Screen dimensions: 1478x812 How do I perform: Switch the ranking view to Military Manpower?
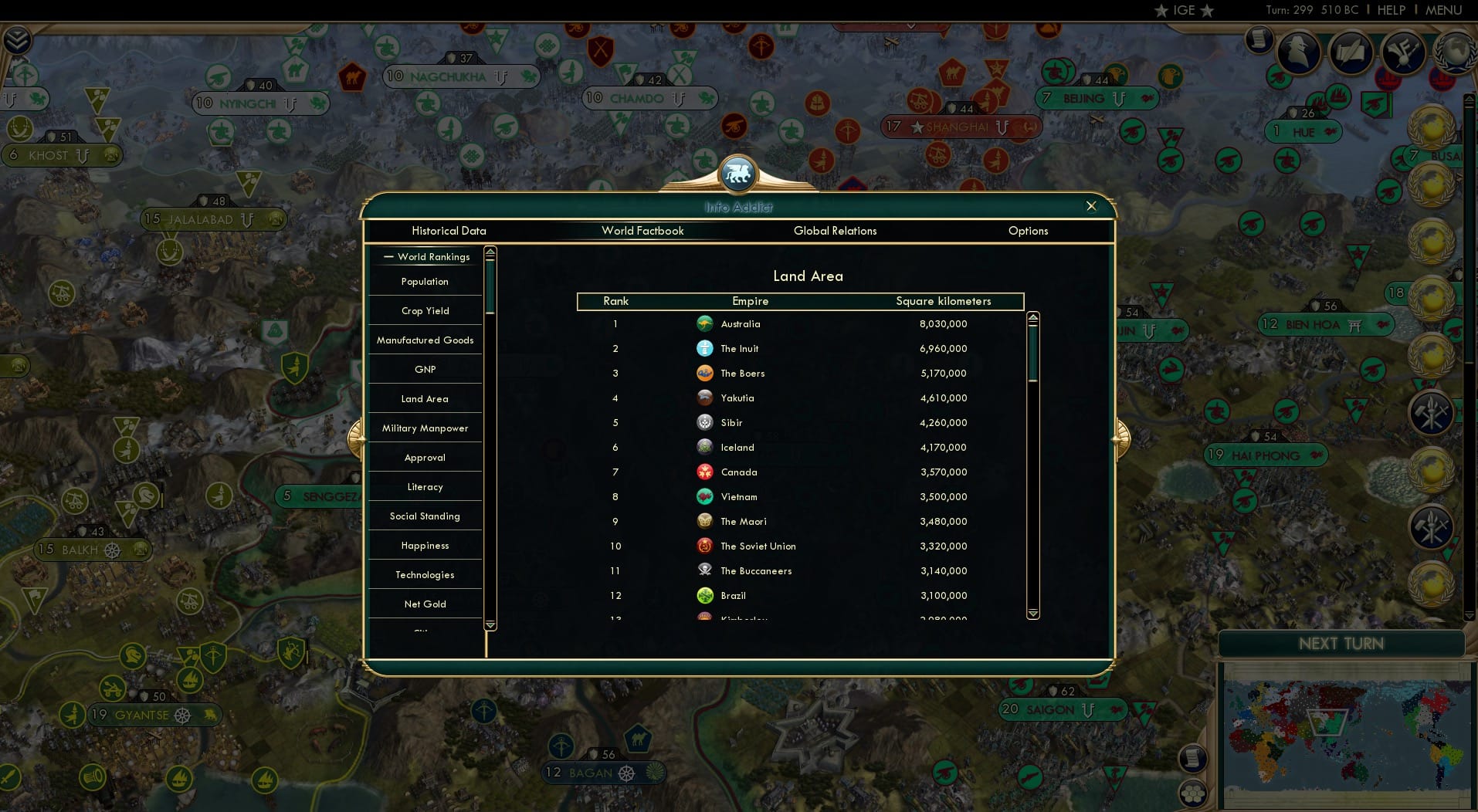(x=424, y=428)
